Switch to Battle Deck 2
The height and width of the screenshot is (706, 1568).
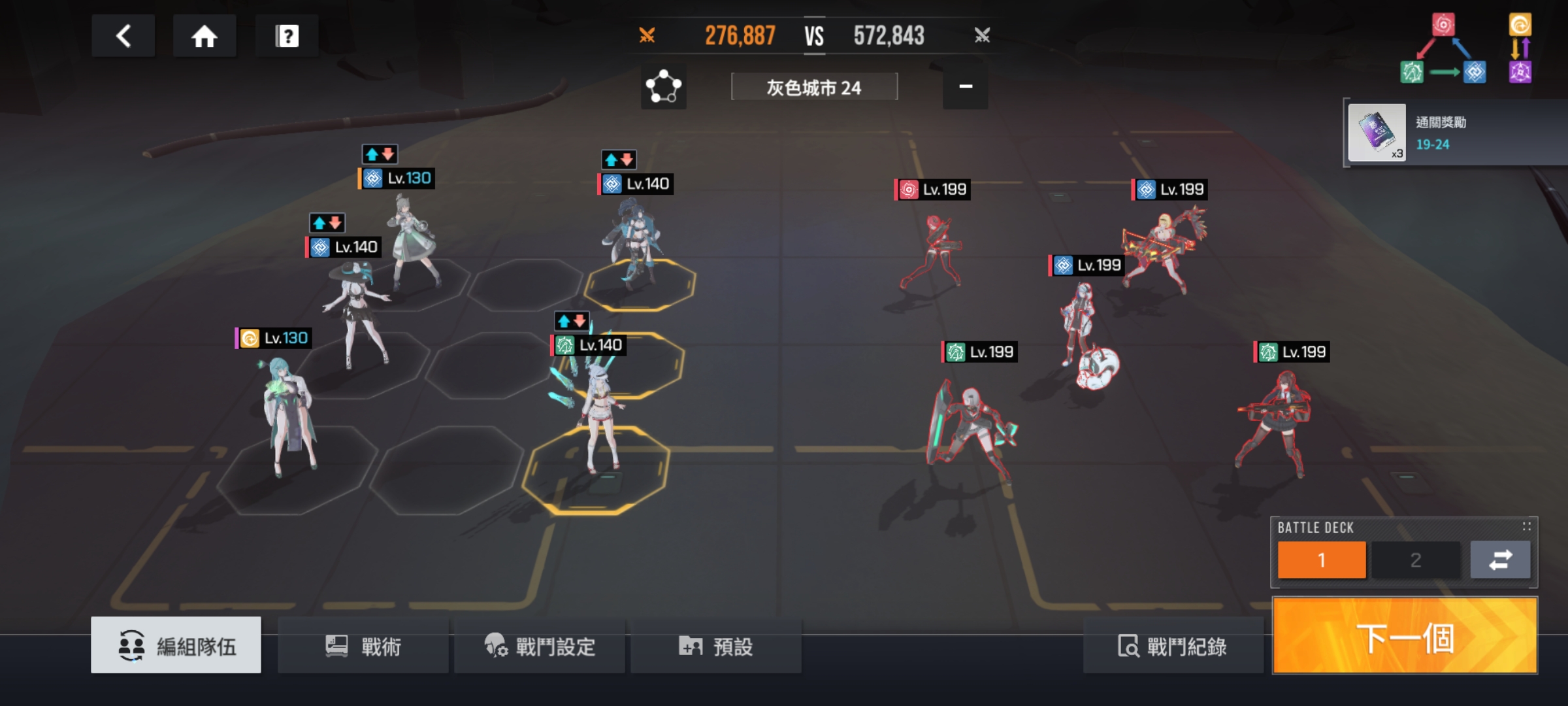[x=1415, y=560]
